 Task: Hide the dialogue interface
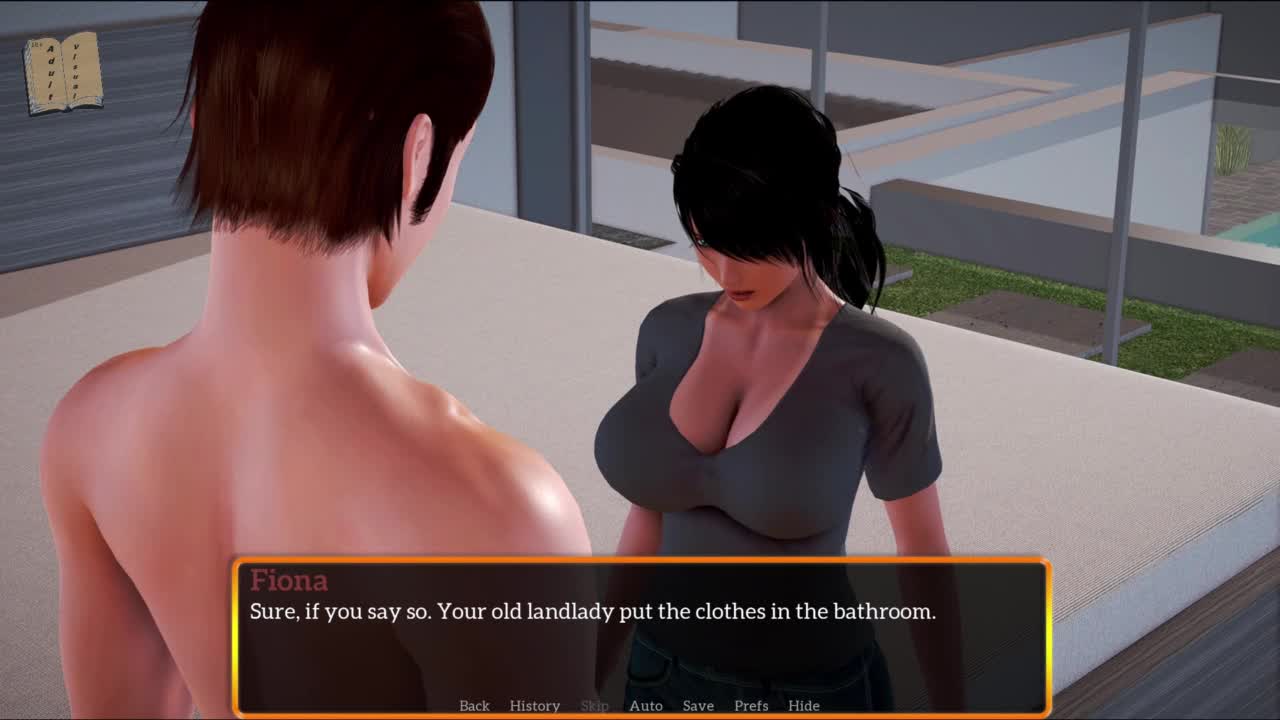[x=803, y=705]
